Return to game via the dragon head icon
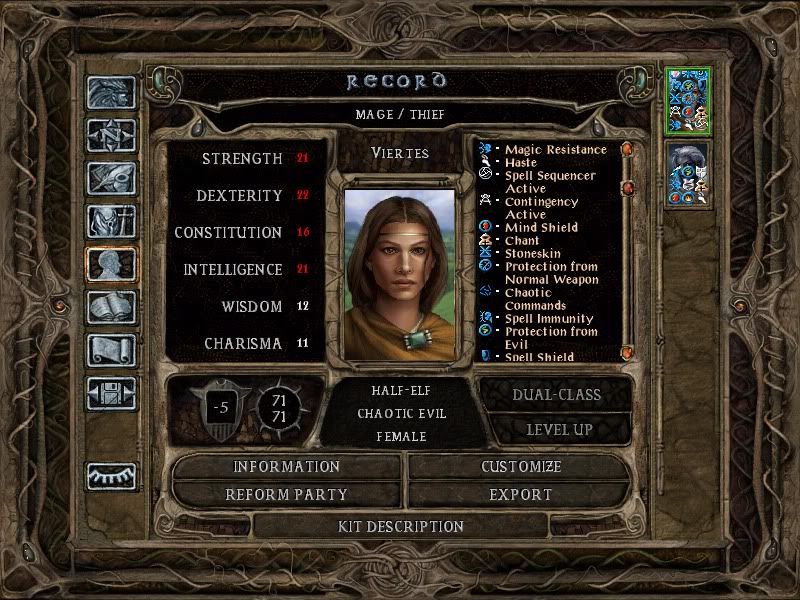The height and width of the screenshot is (600, 800). [111, 93]
